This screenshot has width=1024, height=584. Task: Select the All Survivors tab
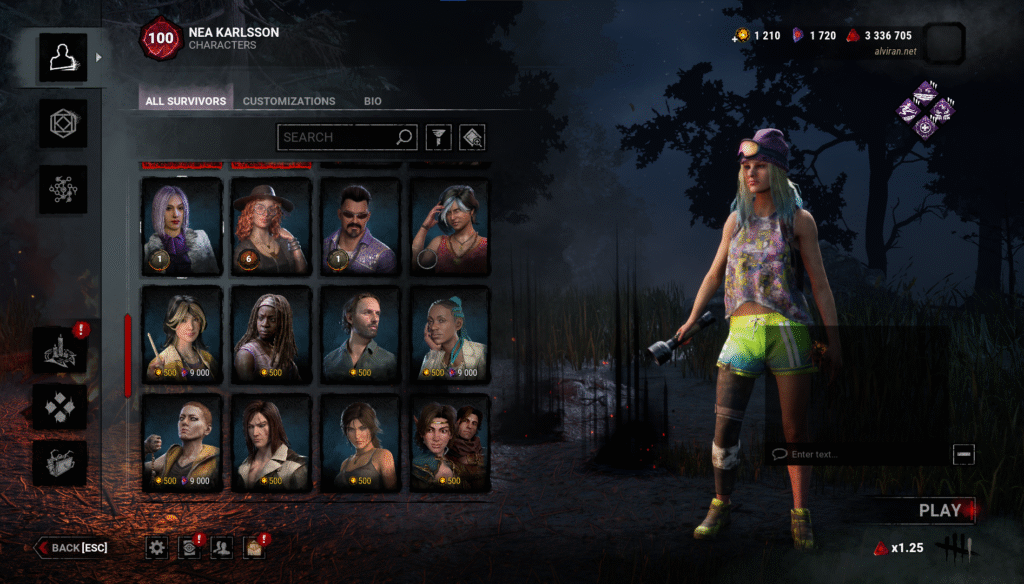tap(186, 101)
